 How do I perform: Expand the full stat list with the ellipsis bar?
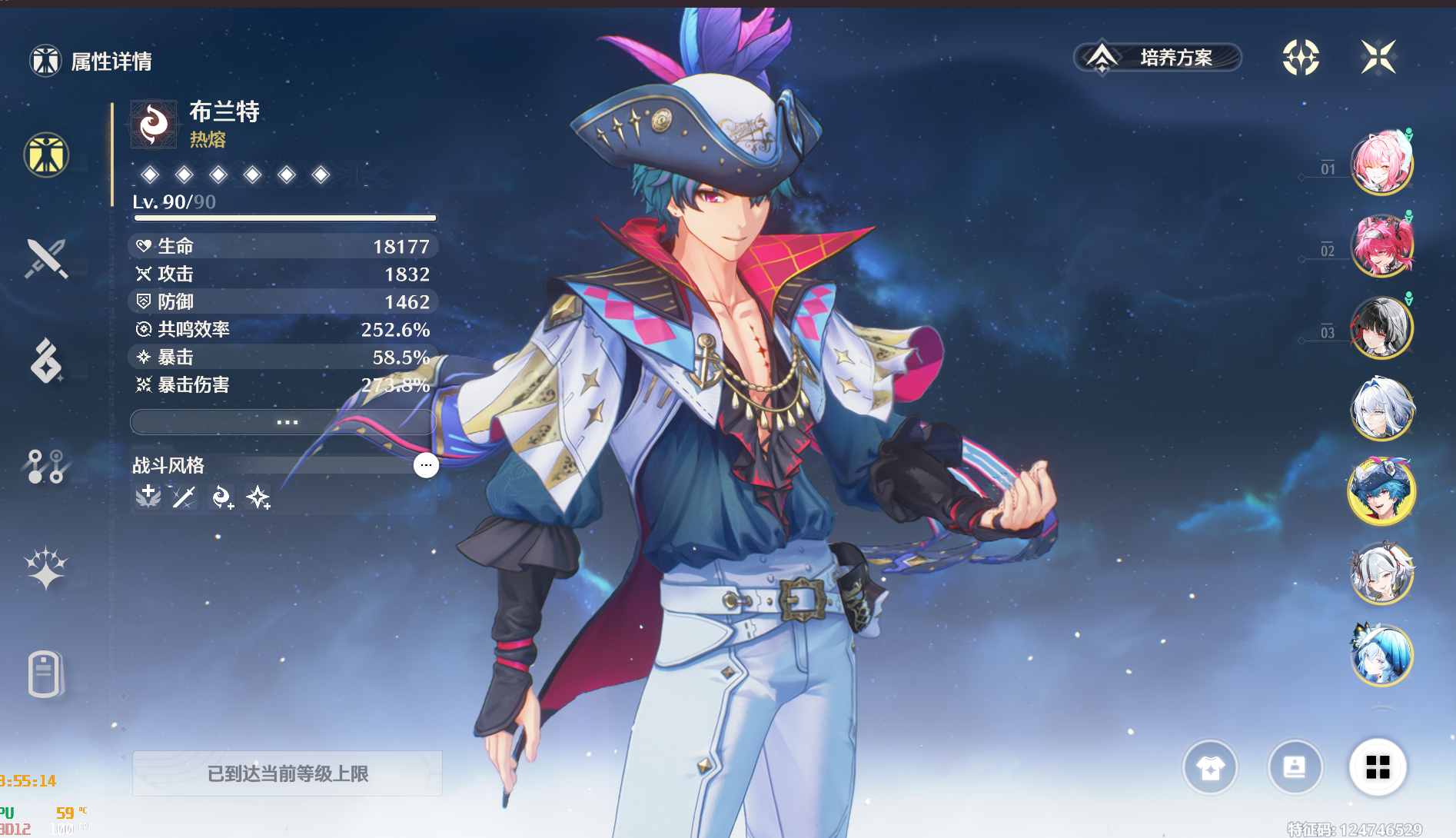click(283, 422)
